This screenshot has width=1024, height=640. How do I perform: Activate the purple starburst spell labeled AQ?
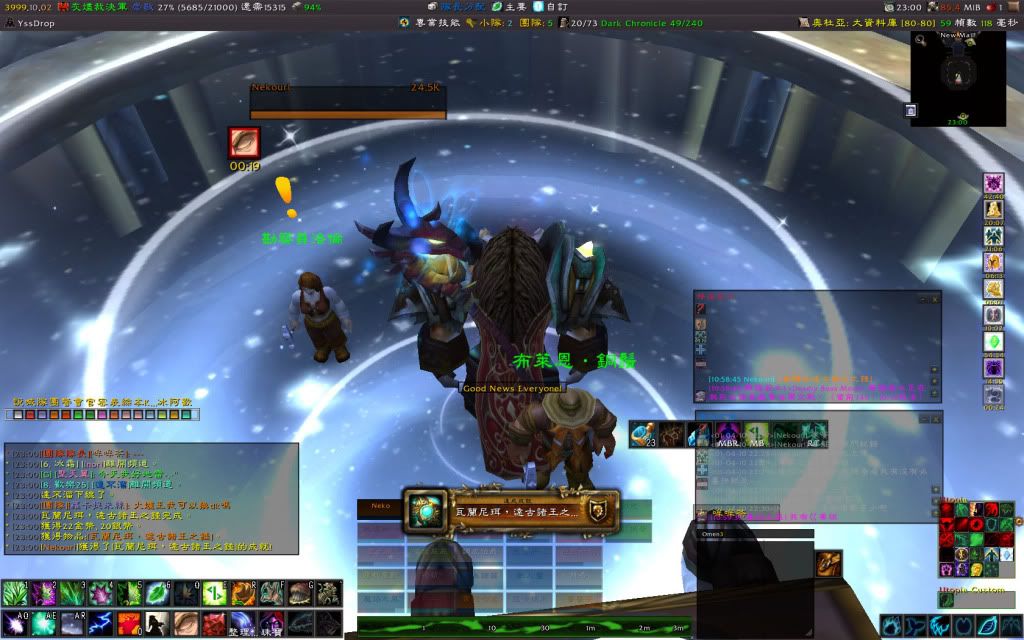click(15, 623)
